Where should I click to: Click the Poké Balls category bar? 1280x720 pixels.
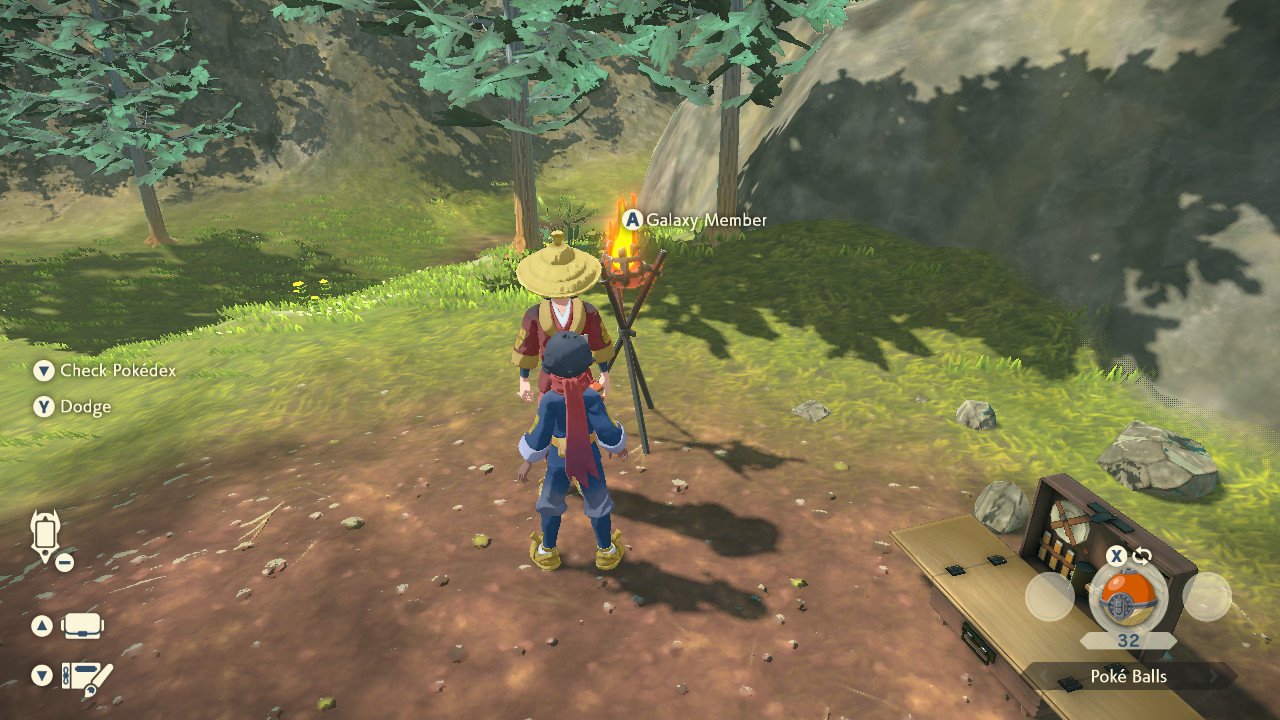(x=1129, y=677)
